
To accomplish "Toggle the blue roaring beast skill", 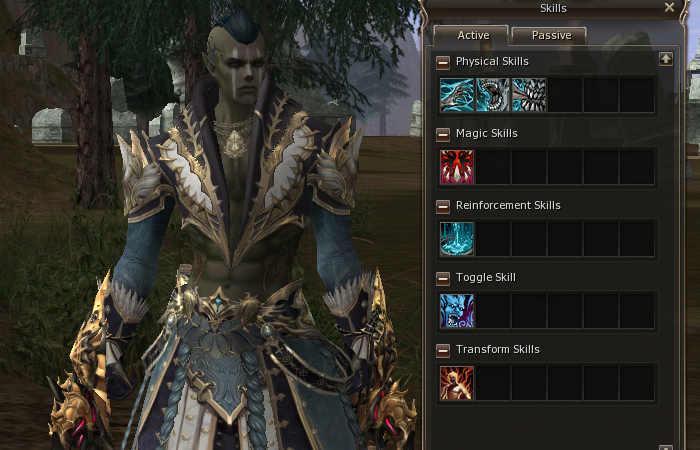I will [457, 311].
